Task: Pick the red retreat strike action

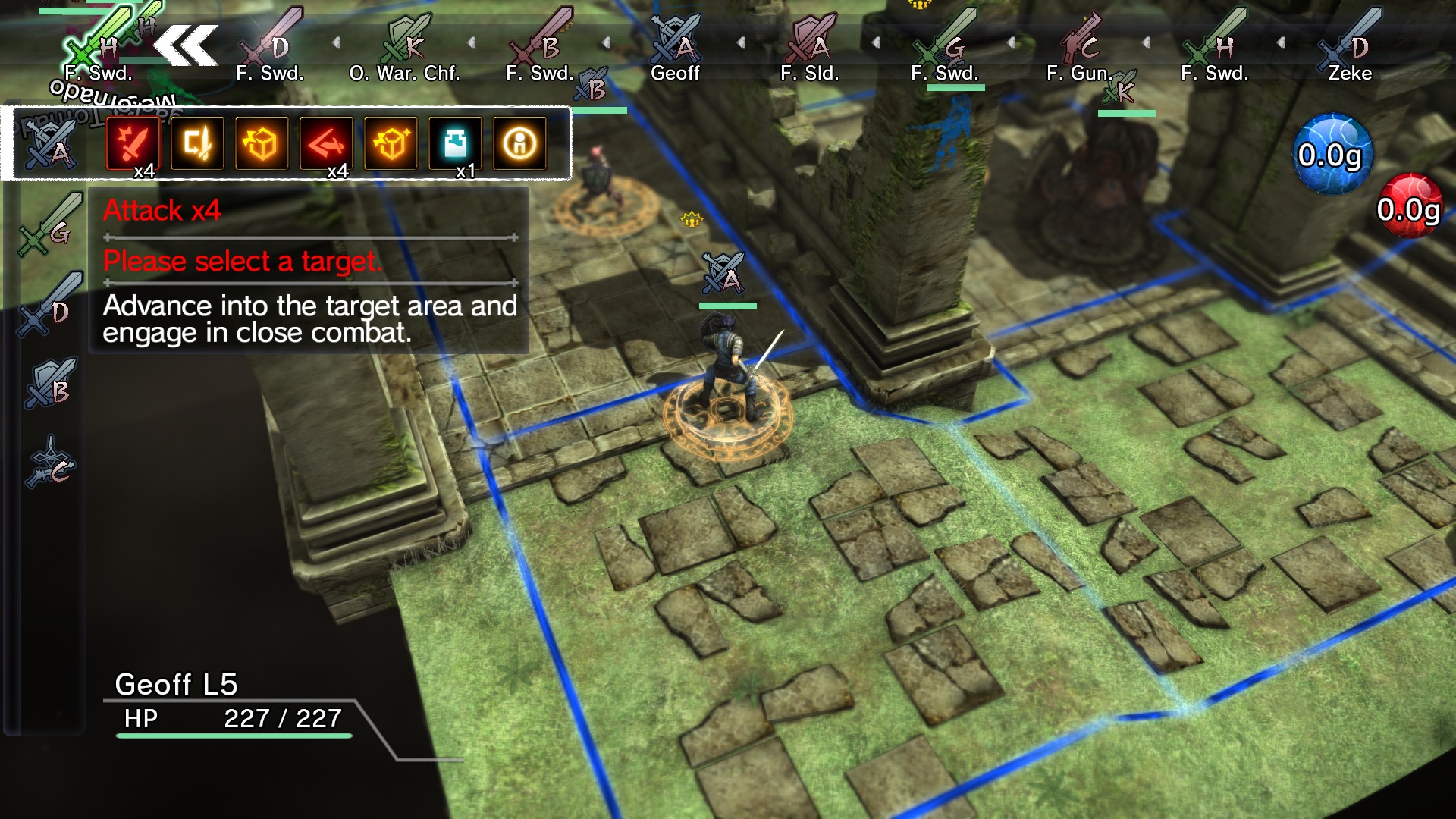Action: 325,144
